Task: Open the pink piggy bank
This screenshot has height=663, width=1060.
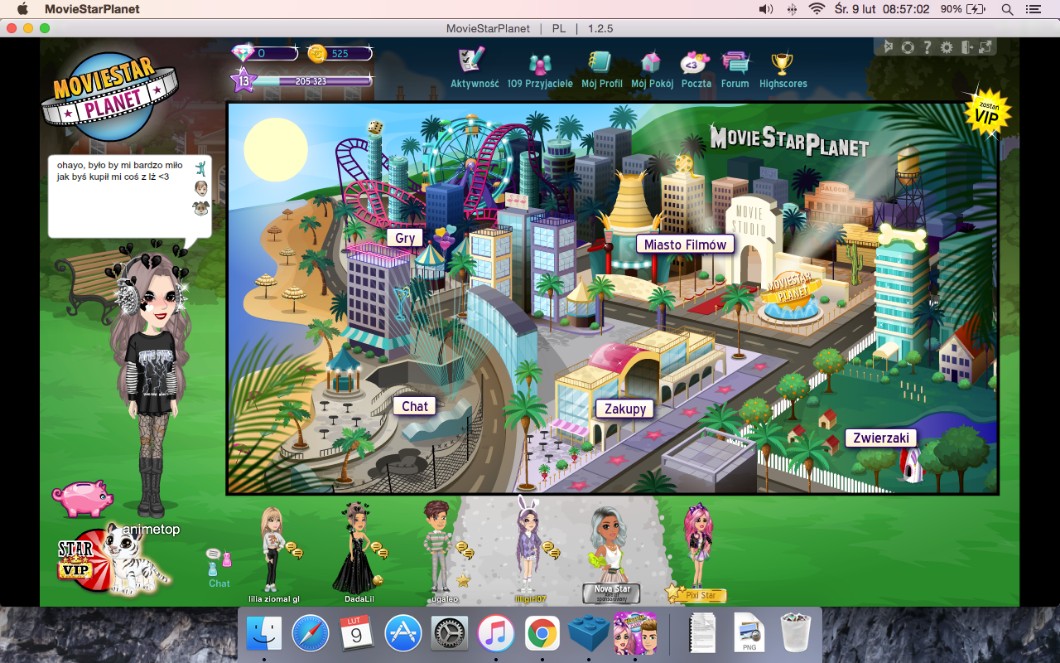Action: click(82, 498)
